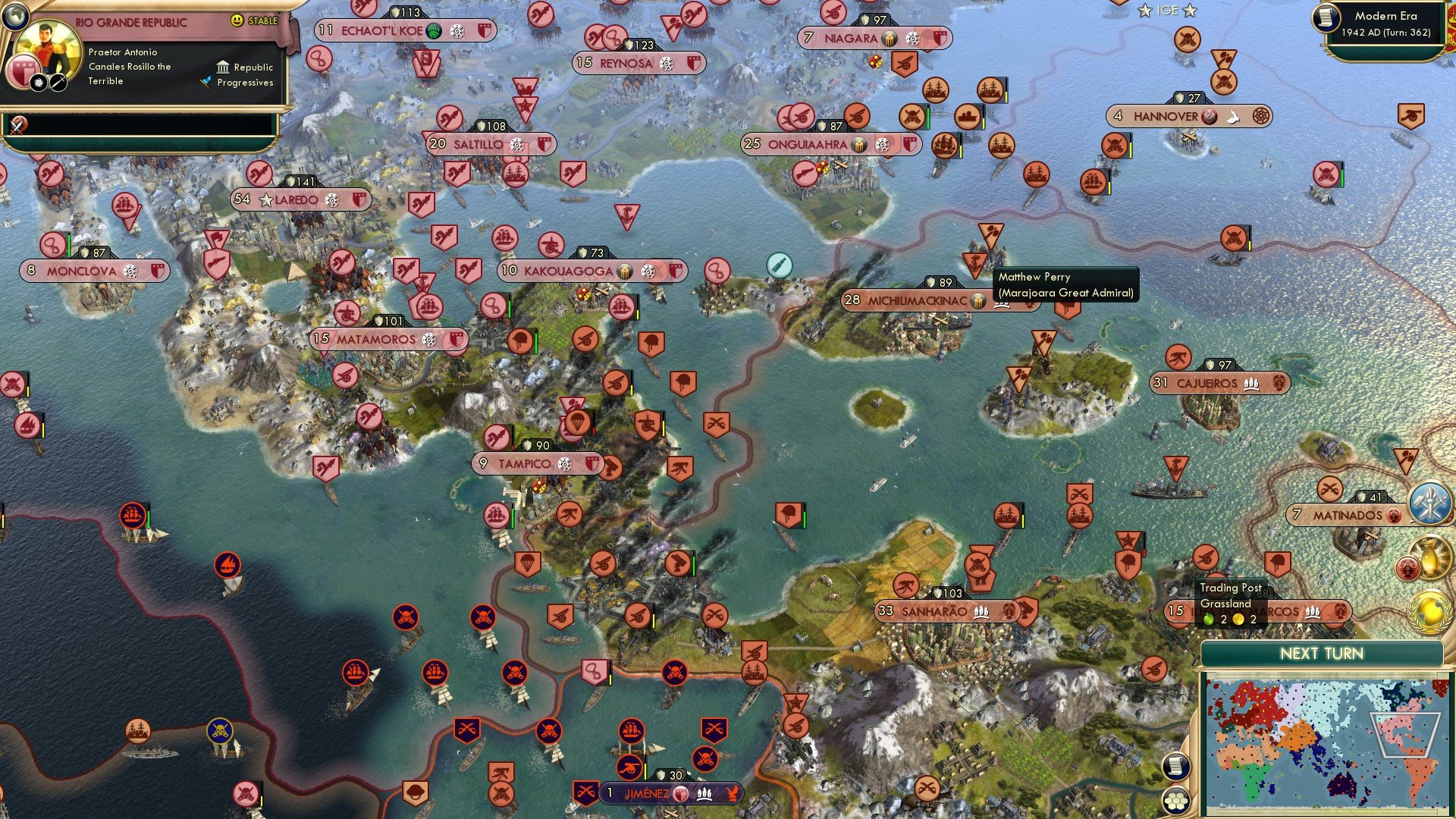Viewport: 1456px width, 819px height.
Task: Open the World Congress globe icon above the minimap
Action: [1431, 610]
